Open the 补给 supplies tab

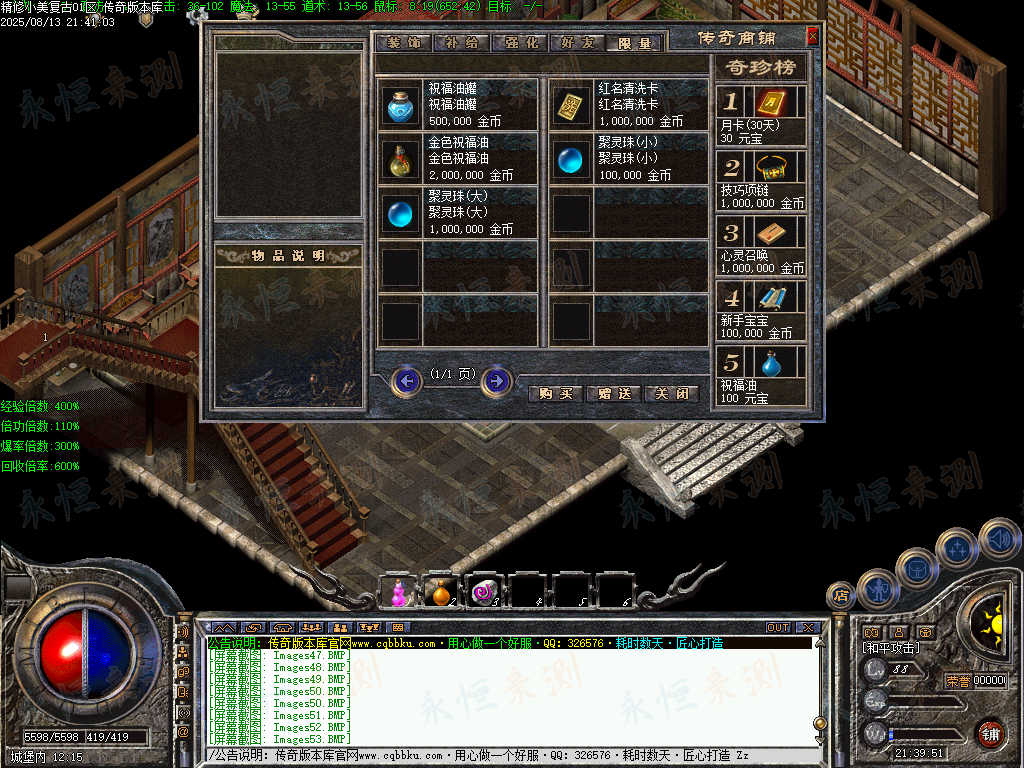coord(462,43)
